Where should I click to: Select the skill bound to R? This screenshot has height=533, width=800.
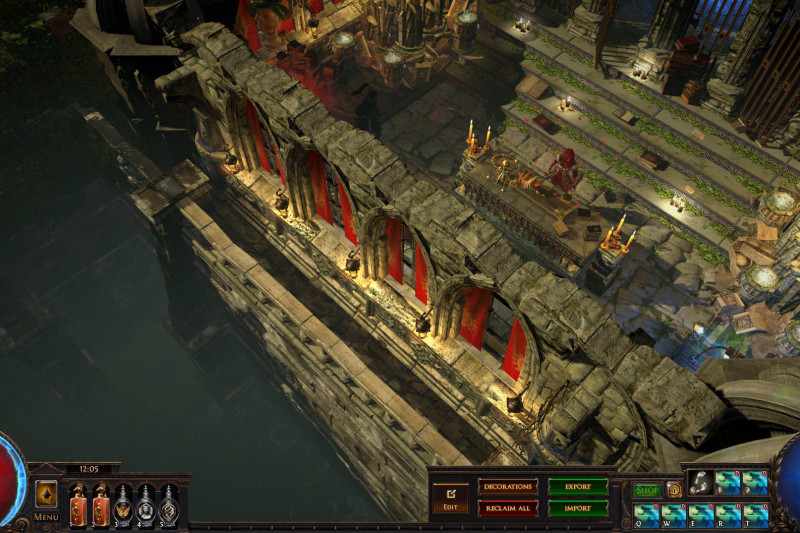click(x=728, y=515)
